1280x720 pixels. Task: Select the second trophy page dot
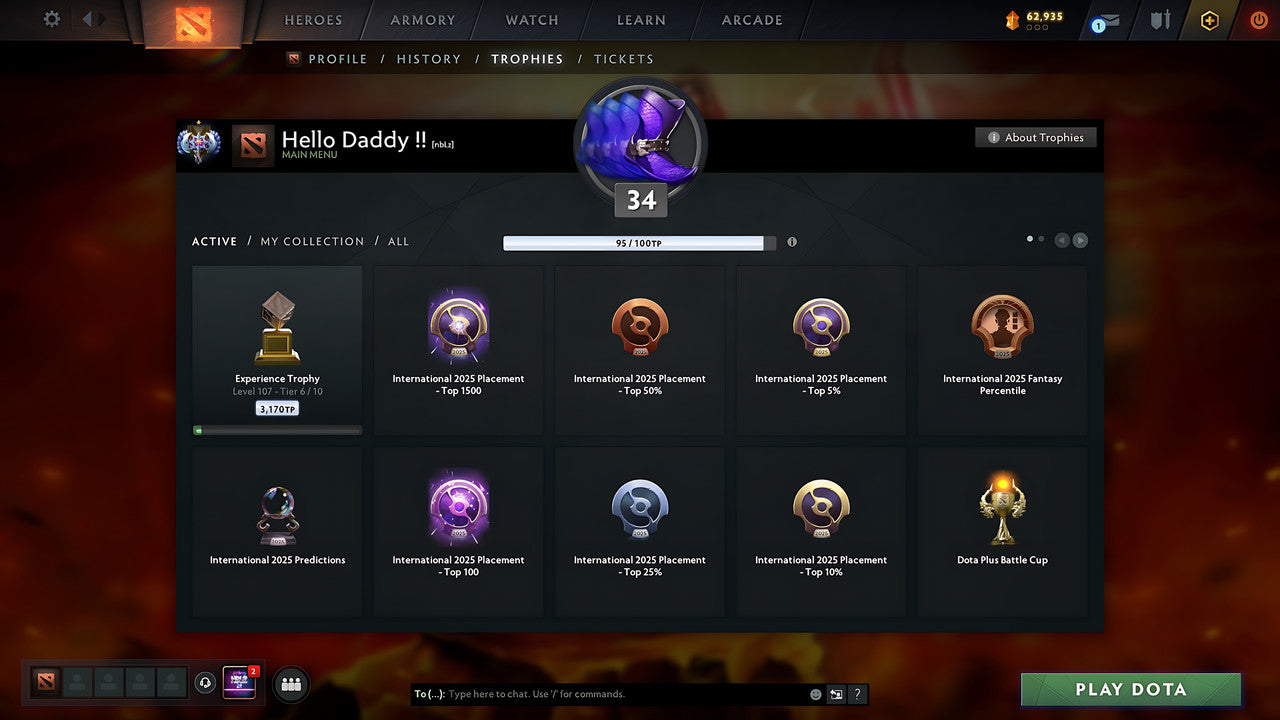point(1040,239)
